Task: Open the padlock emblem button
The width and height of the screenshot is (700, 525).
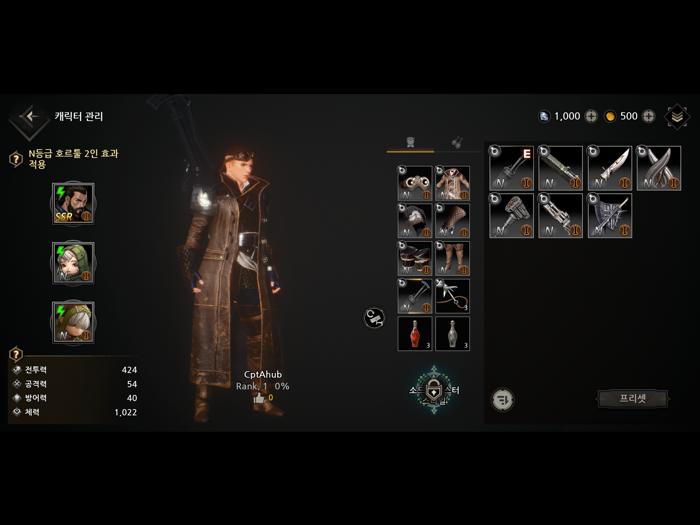Action: point(434,388)
